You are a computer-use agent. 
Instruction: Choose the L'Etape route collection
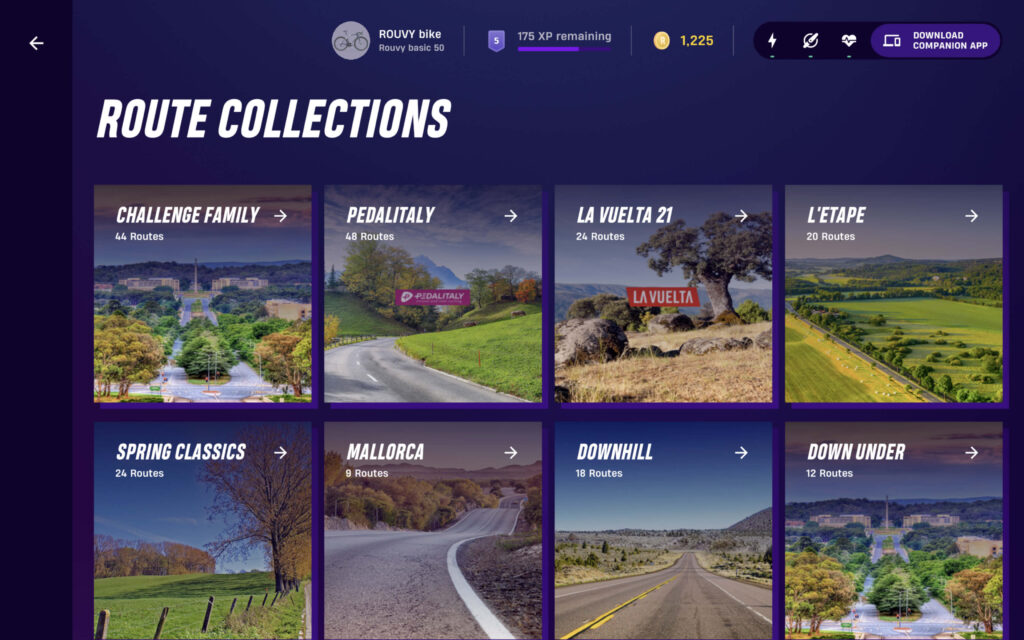[x=893, y=294]
